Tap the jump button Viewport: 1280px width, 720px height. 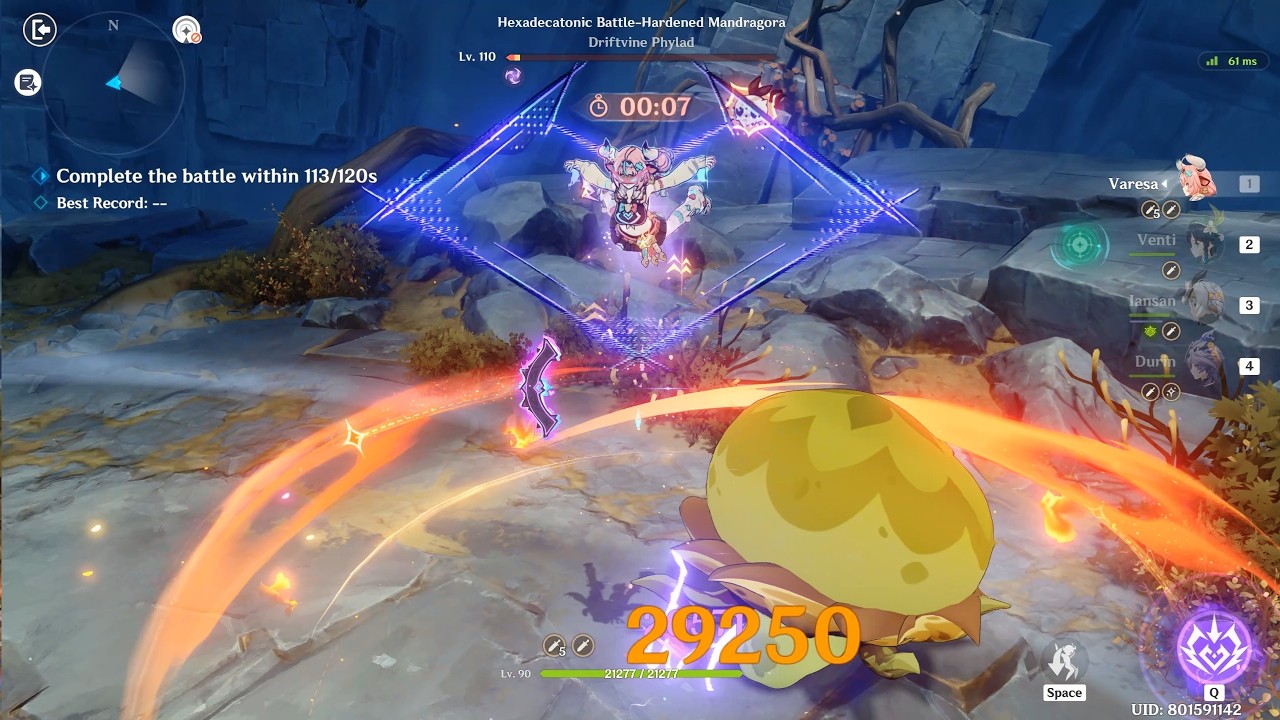pos(1064,661)
